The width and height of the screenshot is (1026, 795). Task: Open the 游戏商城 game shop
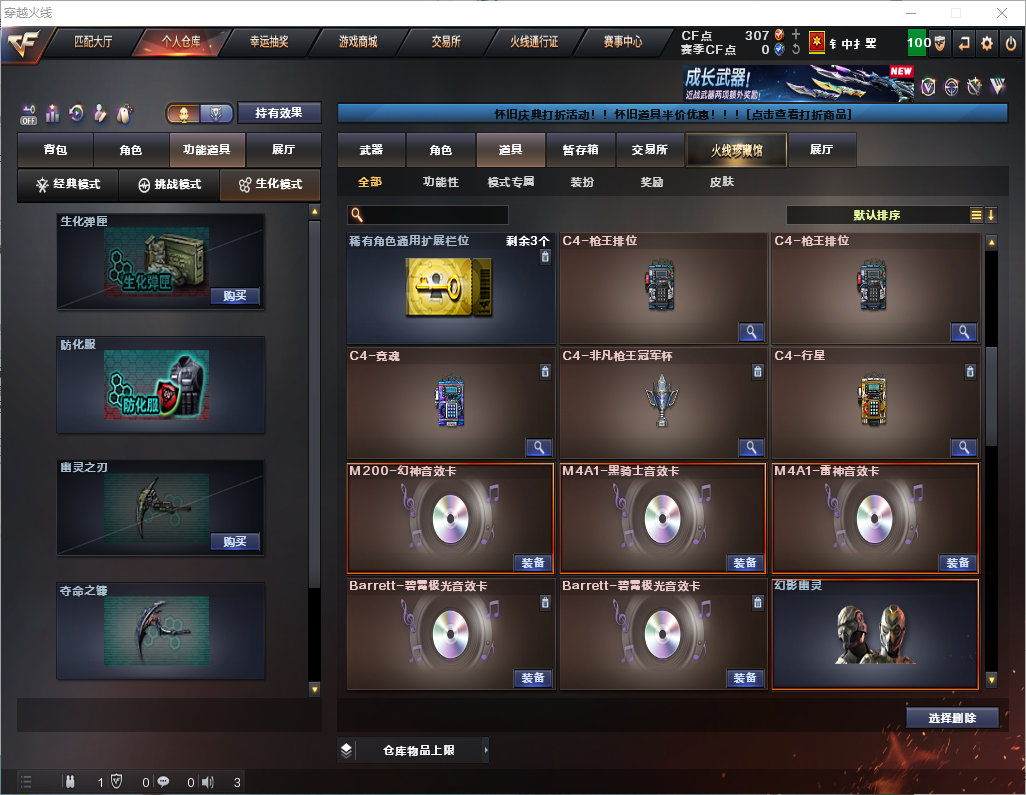[x=358, y=42]
